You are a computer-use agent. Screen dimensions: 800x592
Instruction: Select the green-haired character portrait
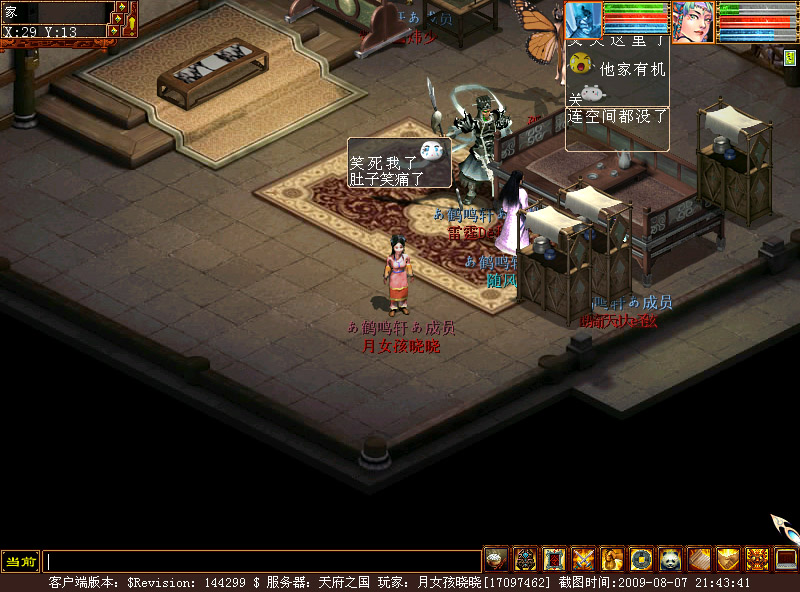(692, 22)
